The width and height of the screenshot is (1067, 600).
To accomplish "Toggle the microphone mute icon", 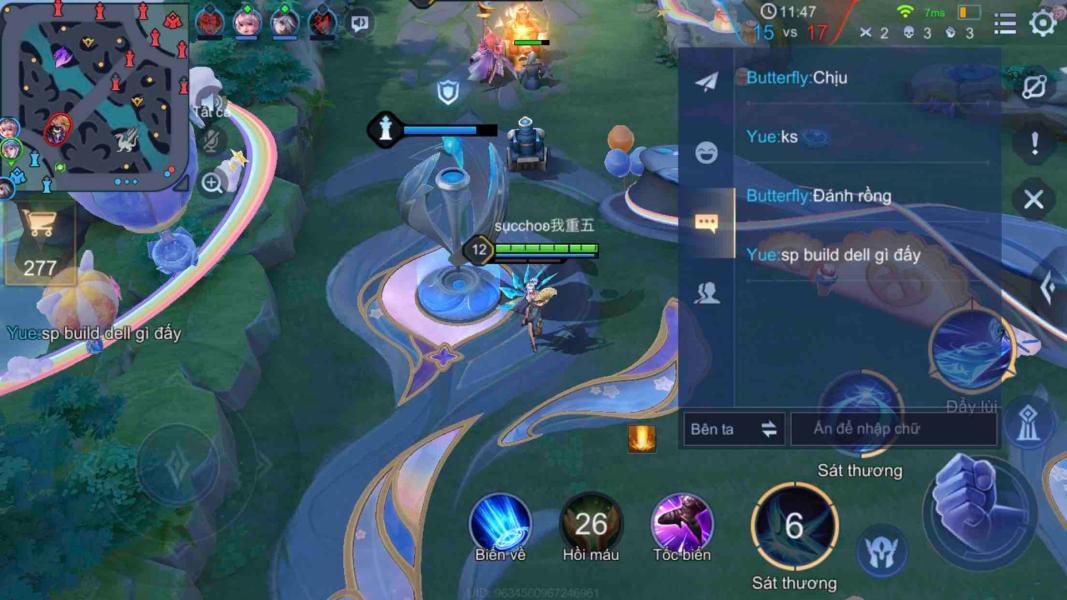I will pyautogui.click(x=211, y=140).
